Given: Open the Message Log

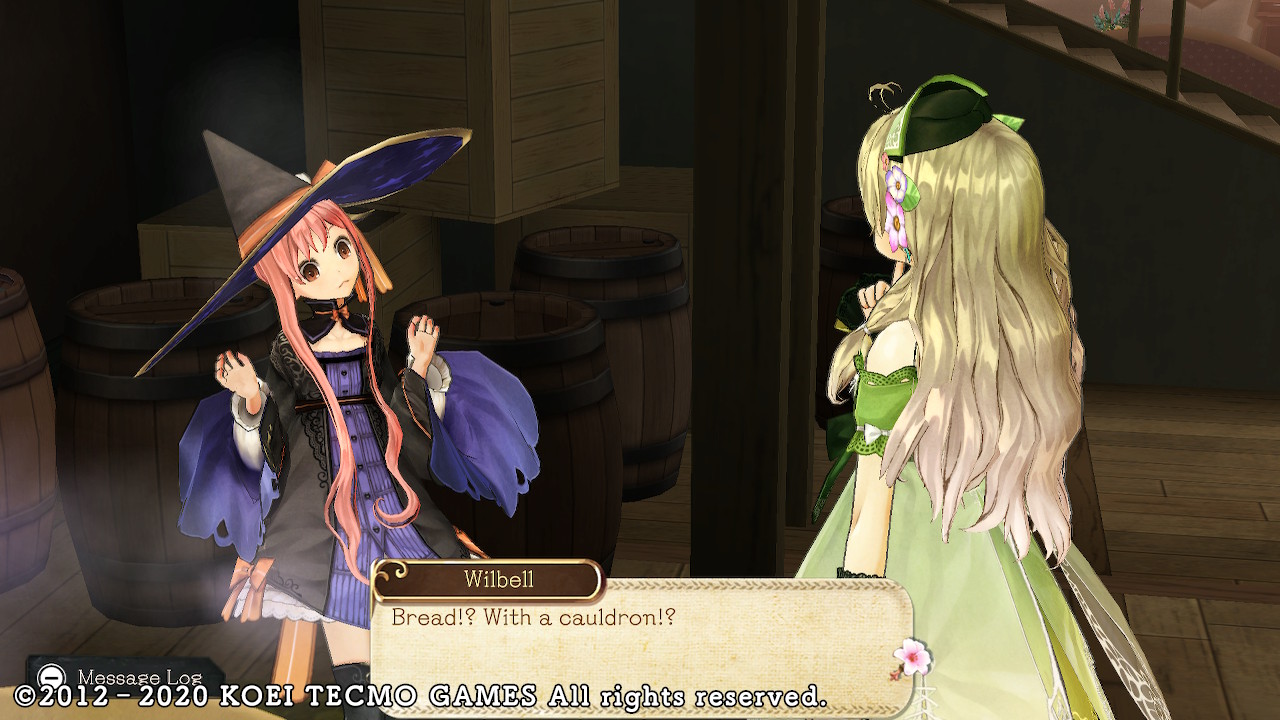Looking at the screenshot, I should [x=124, y=677].
